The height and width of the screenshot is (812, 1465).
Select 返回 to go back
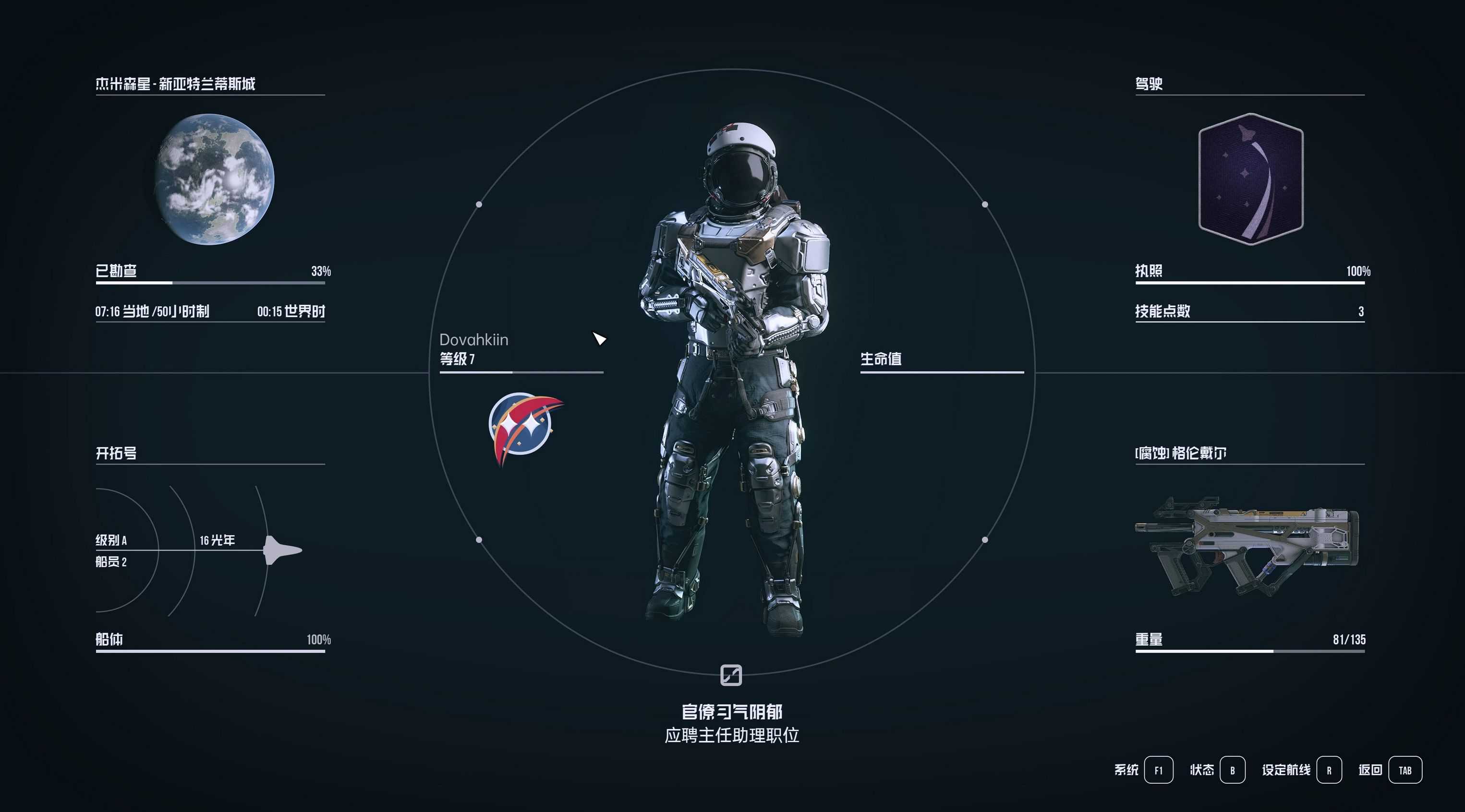1404,770
